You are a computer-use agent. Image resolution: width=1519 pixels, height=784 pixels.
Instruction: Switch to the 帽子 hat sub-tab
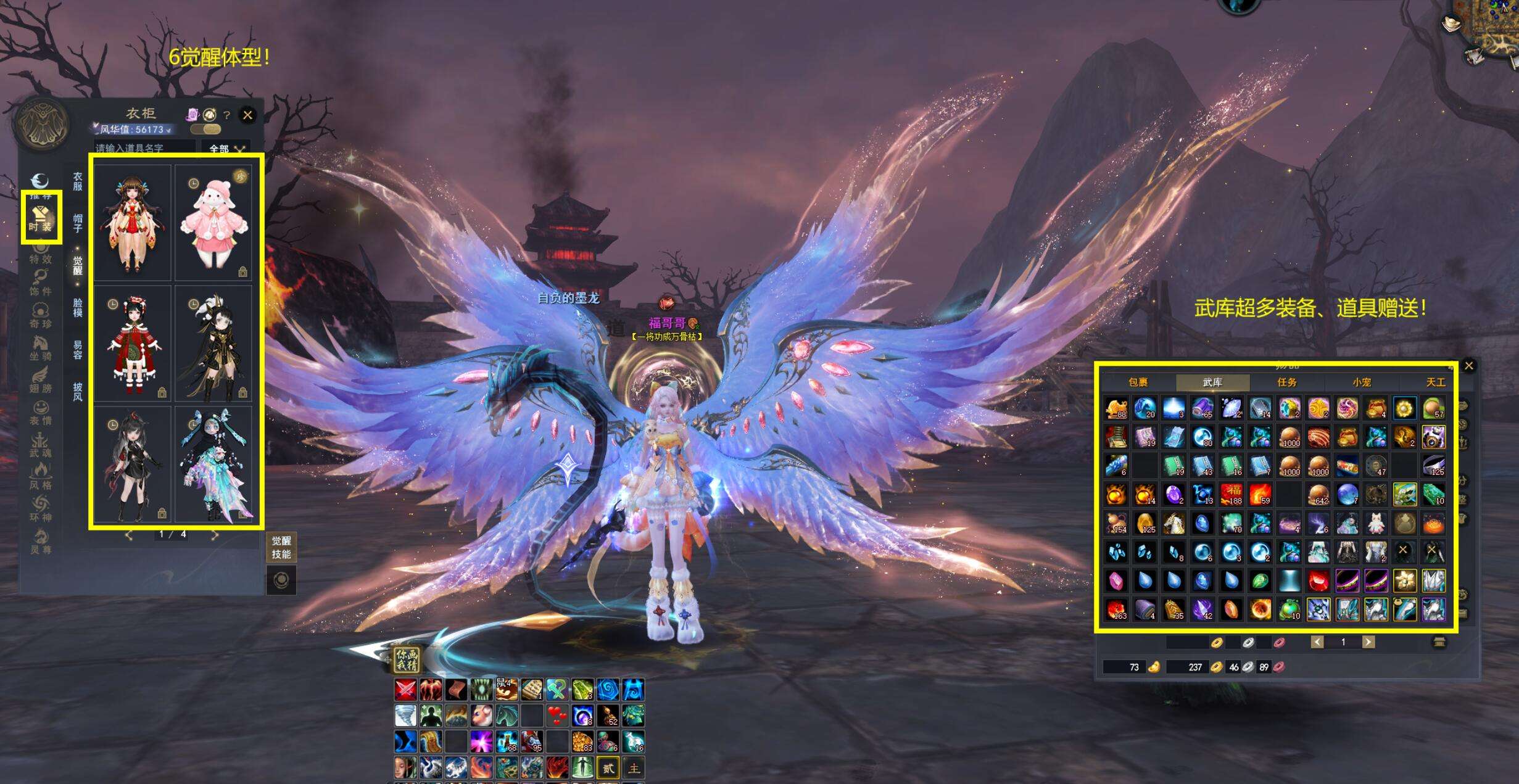point(78,223)
